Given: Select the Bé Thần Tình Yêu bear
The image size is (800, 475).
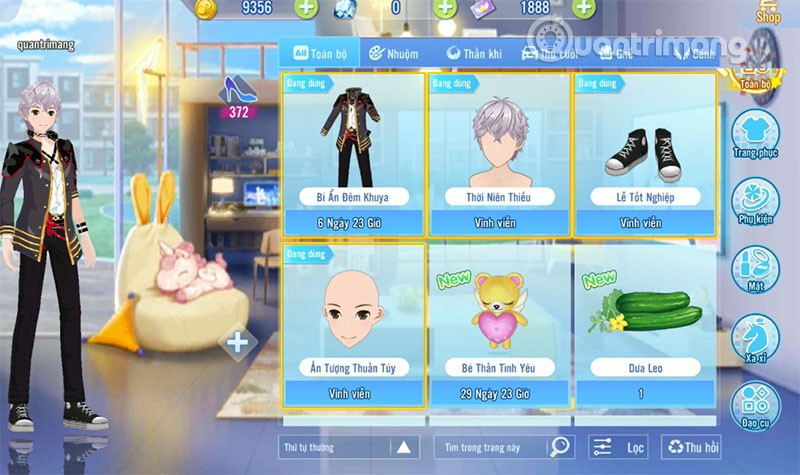Looking at the screenshot, I should pos(499,324).
